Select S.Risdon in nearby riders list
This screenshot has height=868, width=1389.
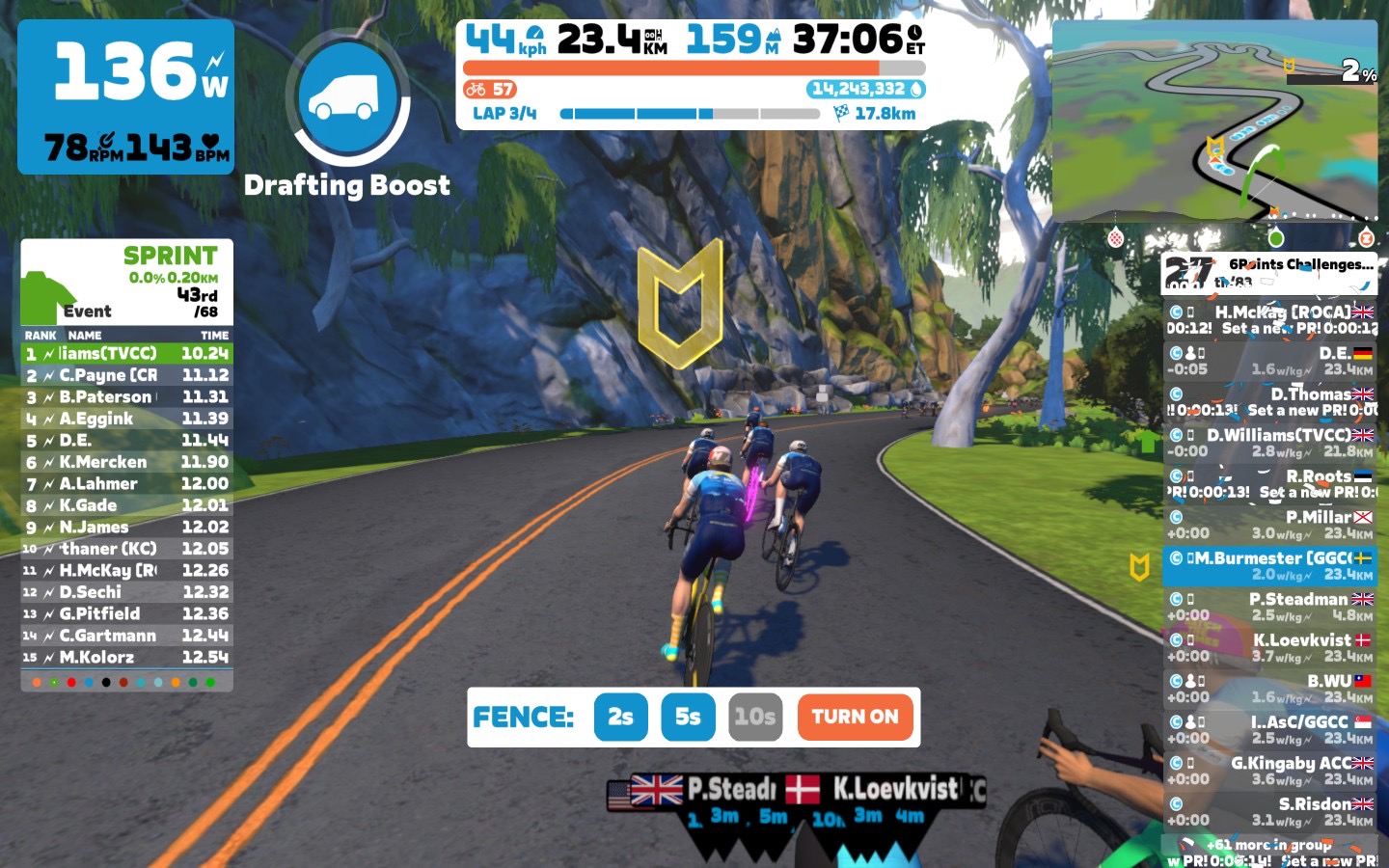pyautogui.click(x=1269, y=811)
